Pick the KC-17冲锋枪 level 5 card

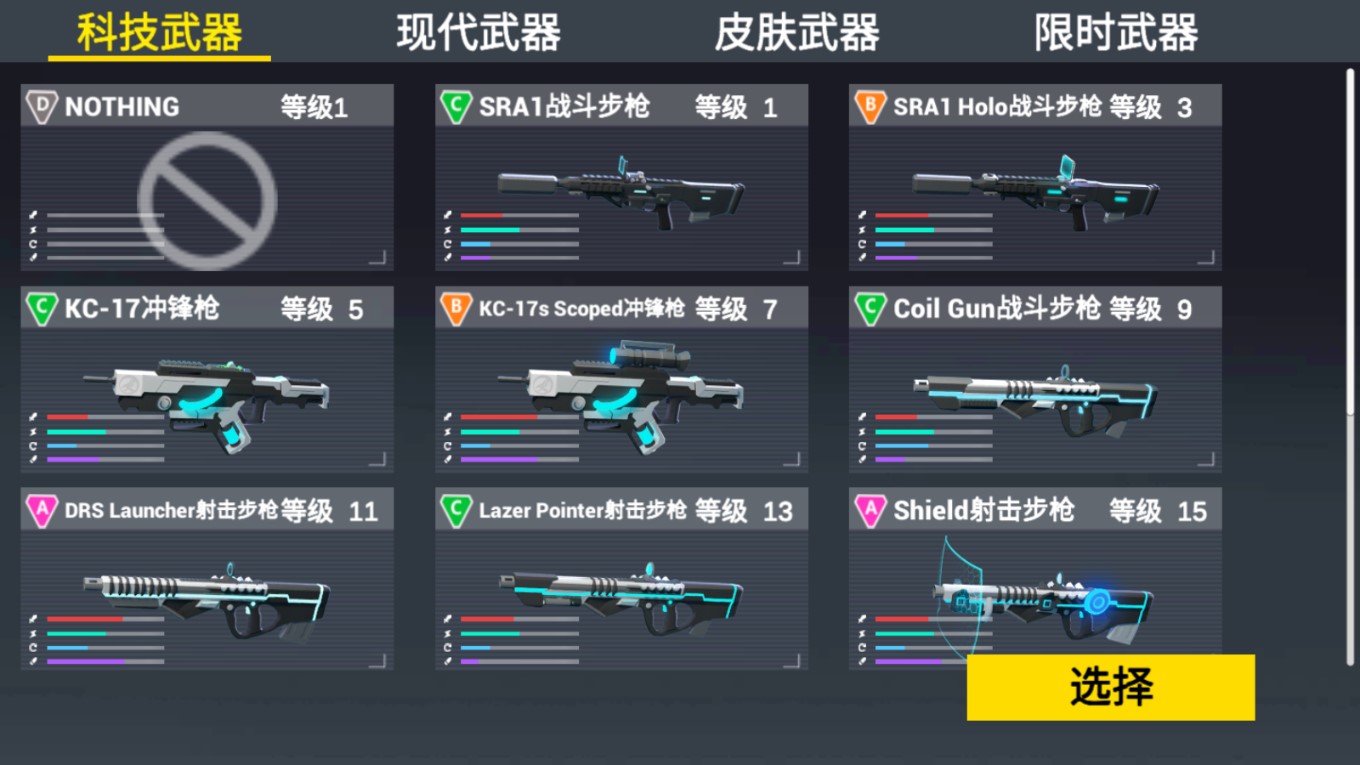tap(207, 380)
